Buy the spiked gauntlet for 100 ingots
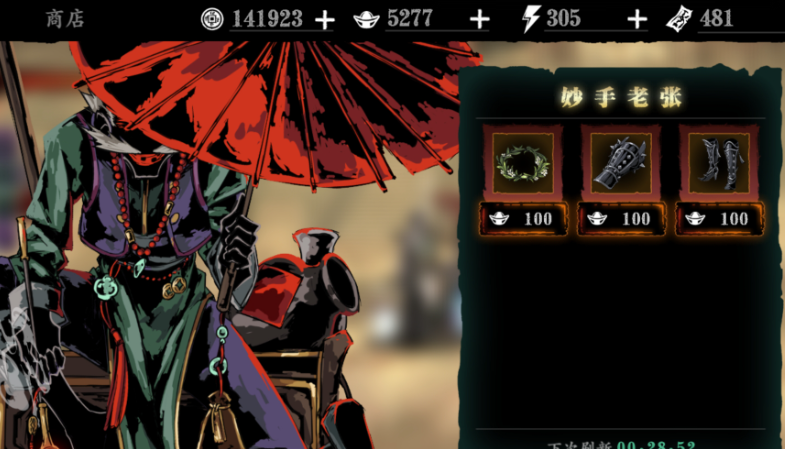Viewport: 785px width, 449px height. click(621, 218)
